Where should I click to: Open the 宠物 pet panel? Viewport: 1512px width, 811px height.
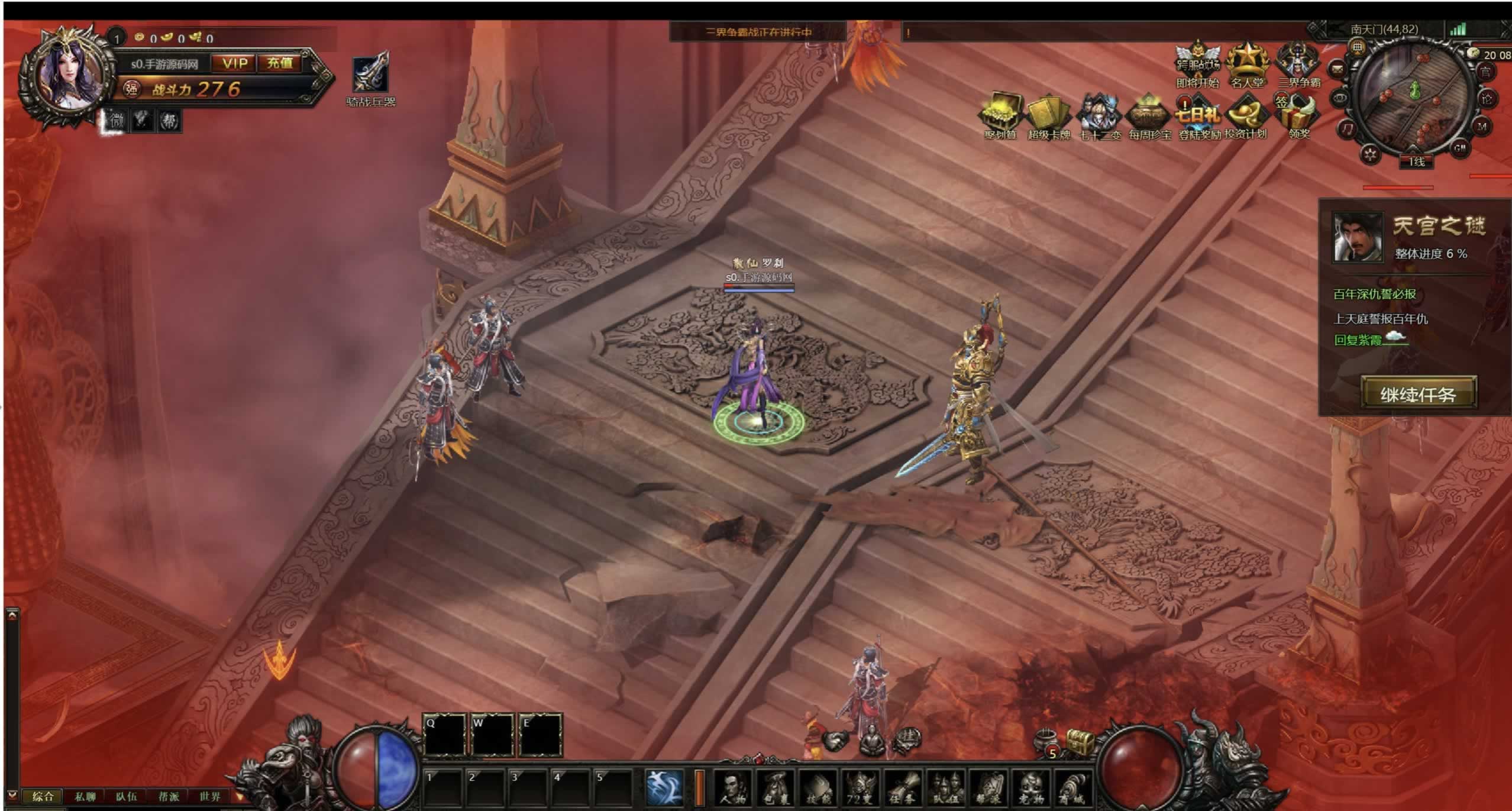point(1031,788)
